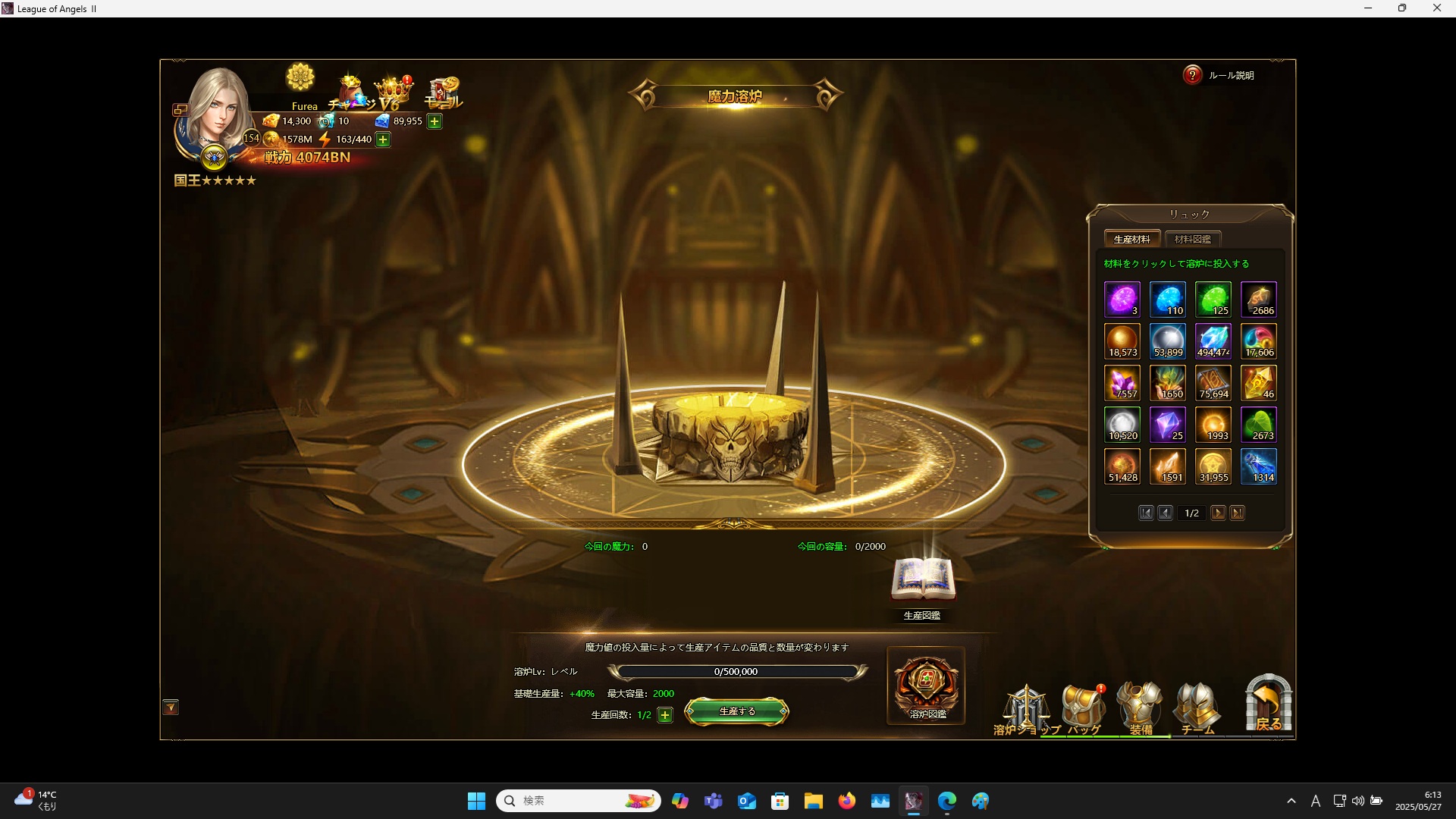This screenshot has width=1456, height=819.
Task: Open the チーム team screen
Action: pyautogui.click(x=1197, y=710)
